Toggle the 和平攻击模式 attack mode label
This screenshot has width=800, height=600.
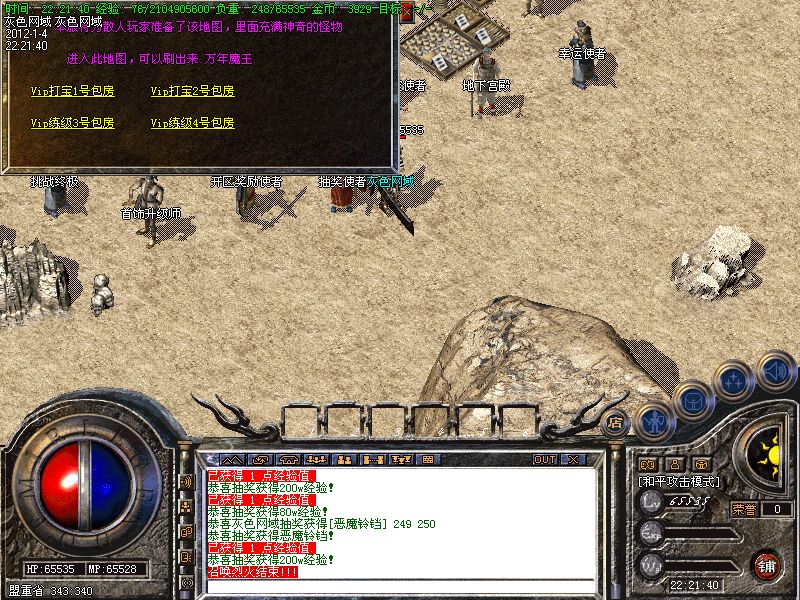pos(680,481)
